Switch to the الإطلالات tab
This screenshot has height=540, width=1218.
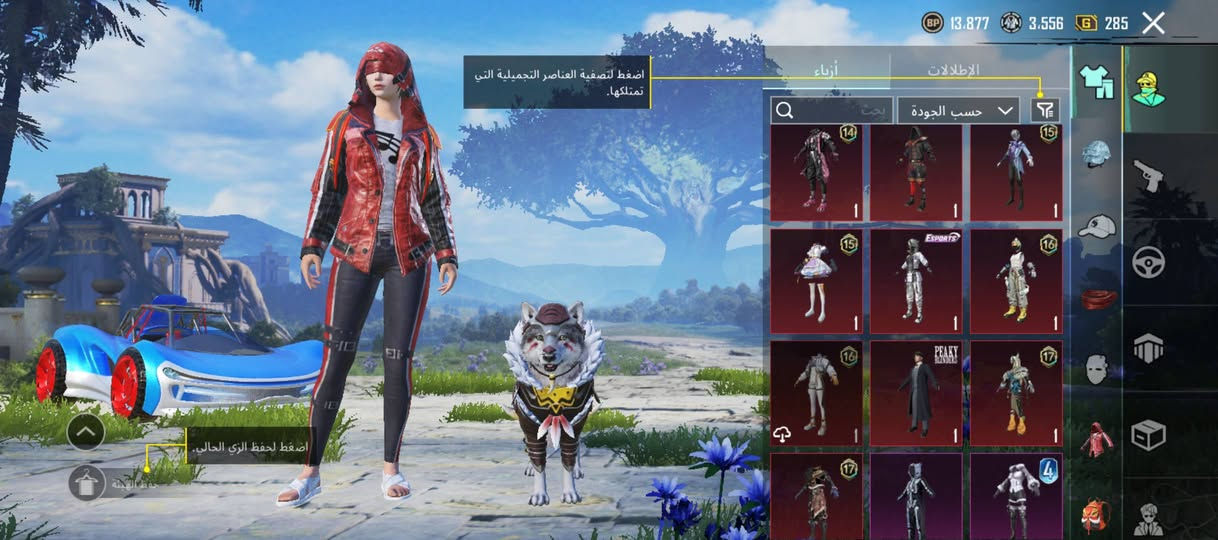(x=952, y=71)
